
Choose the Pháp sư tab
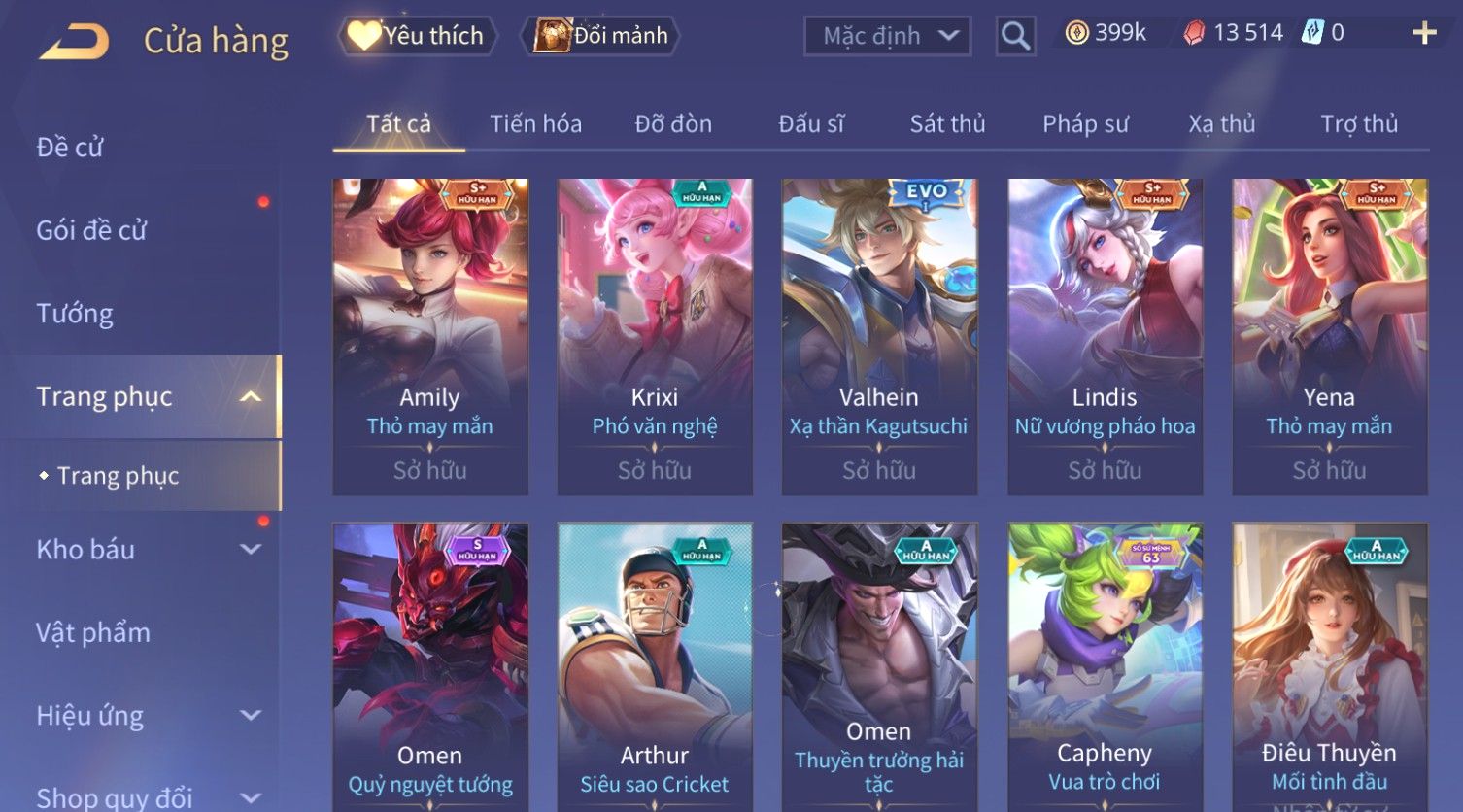(x=1085, y=123)
